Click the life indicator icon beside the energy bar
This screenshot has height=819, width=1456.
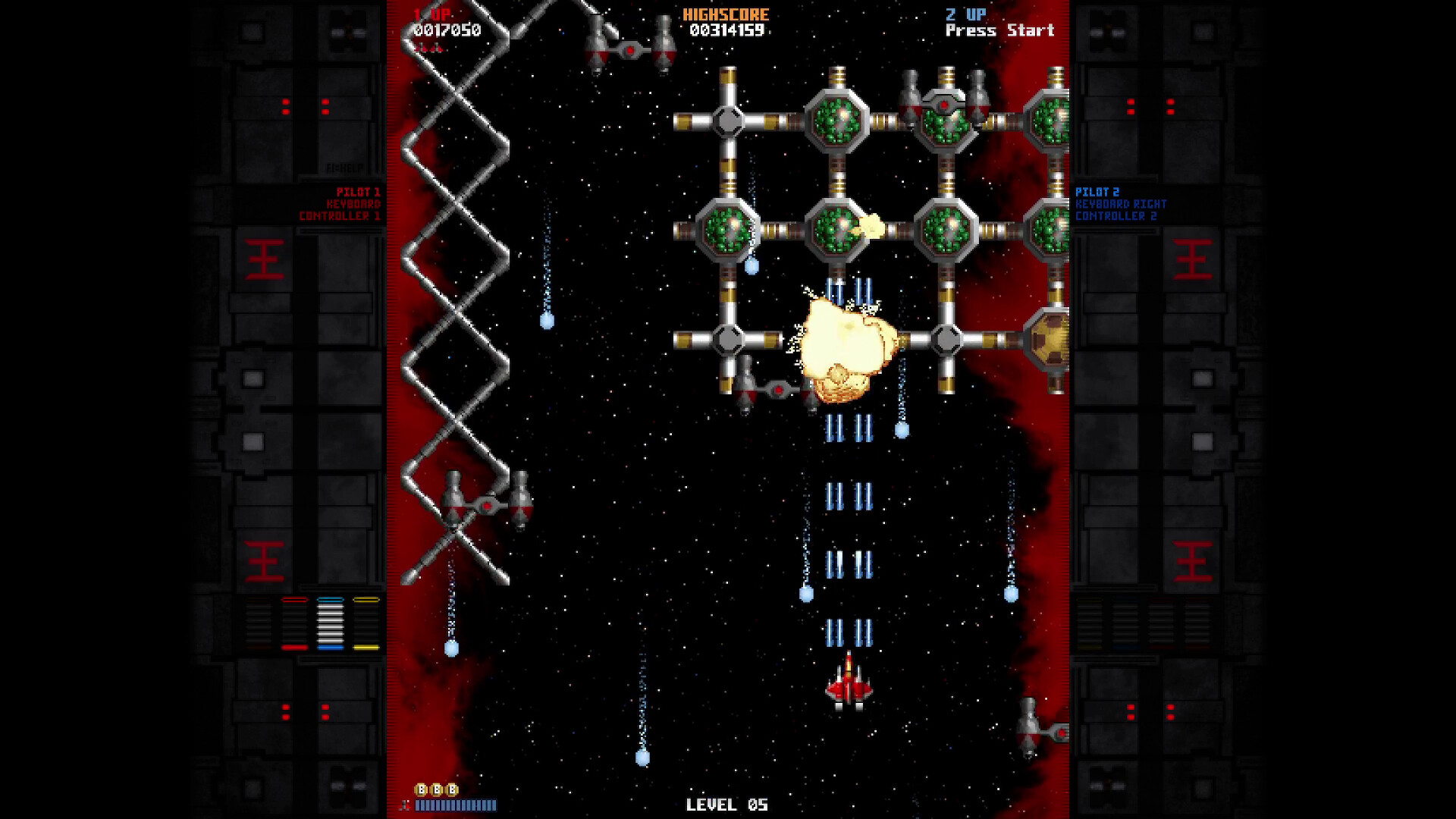405,805
